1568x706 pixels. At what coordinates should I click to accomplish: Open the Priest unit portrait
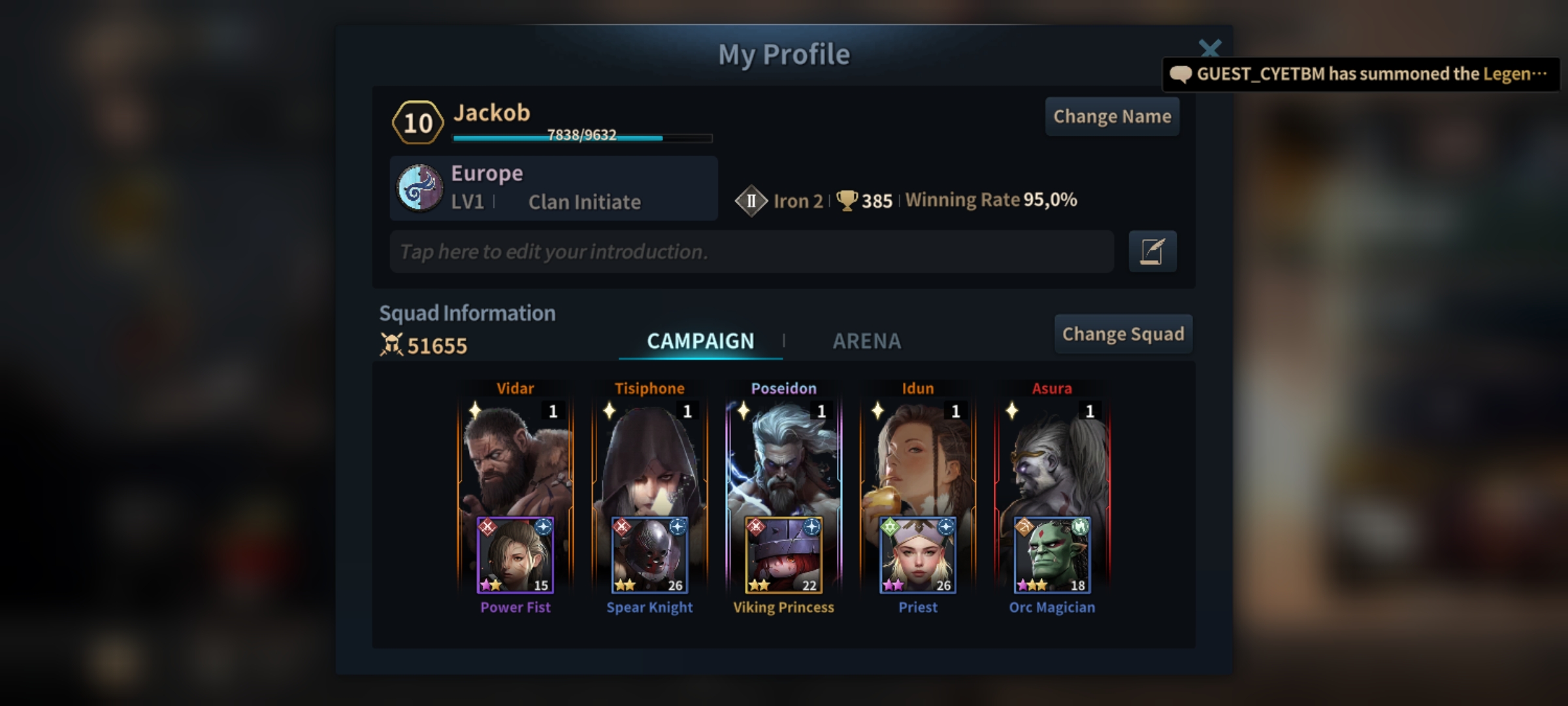[918, 556]
